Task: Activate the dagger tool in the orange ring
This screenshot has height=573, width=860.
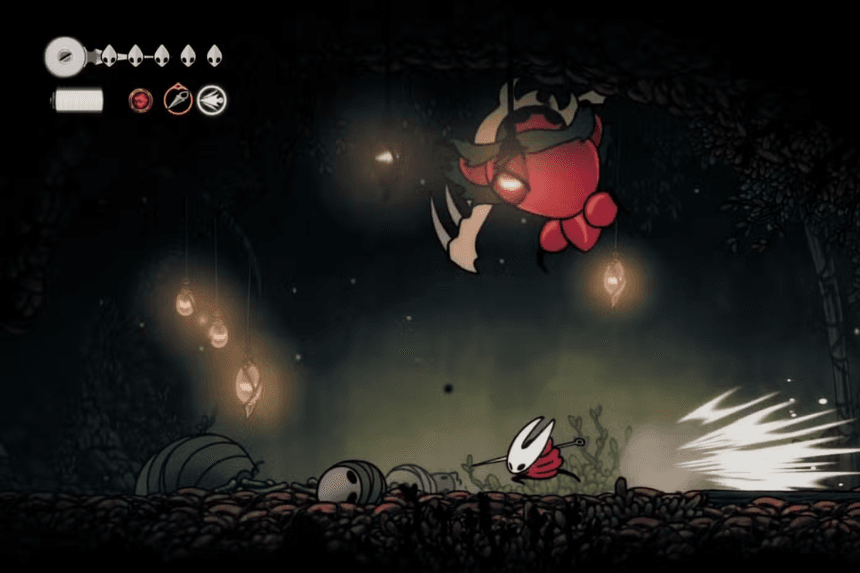Action: (178, 99)
